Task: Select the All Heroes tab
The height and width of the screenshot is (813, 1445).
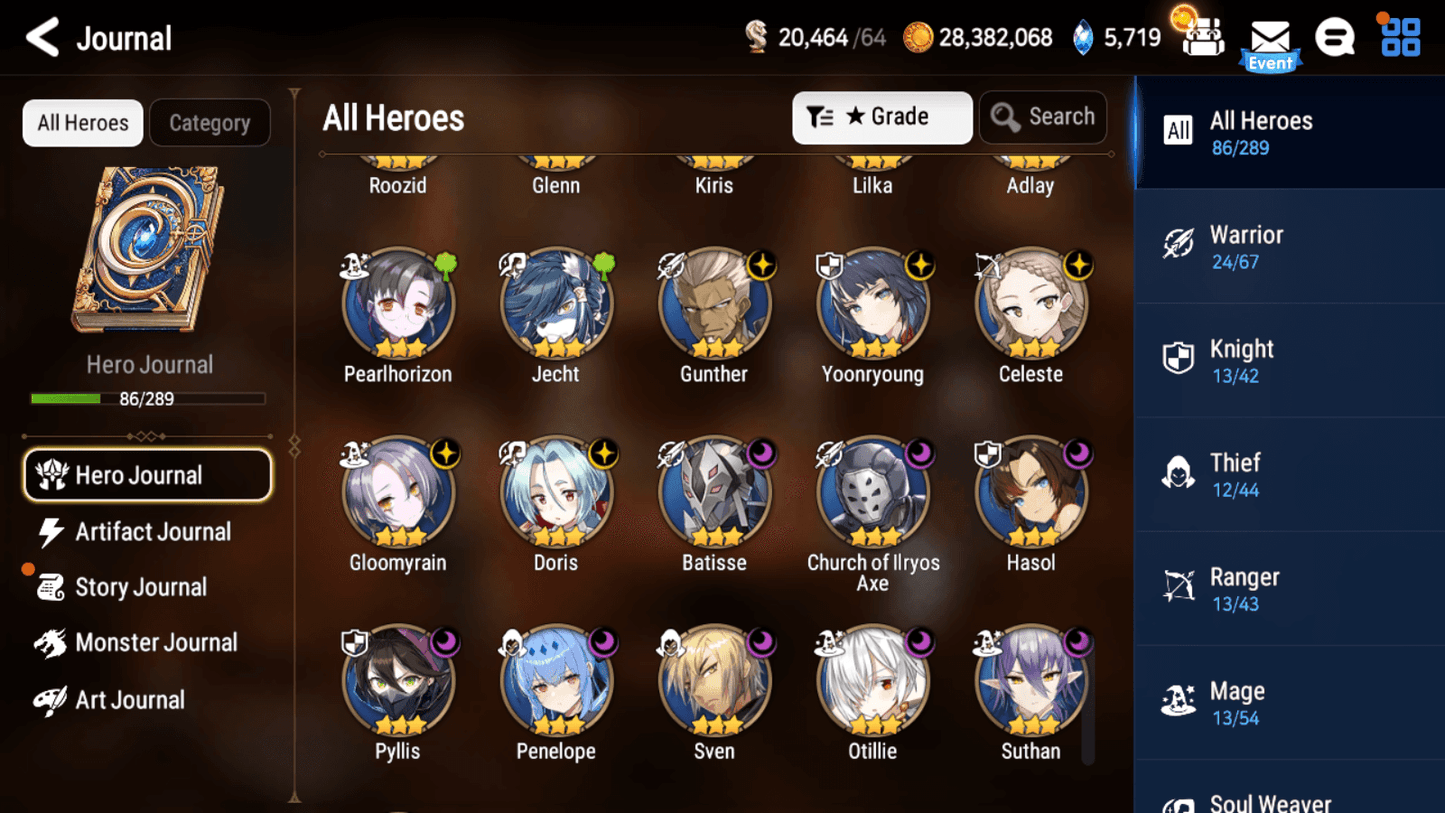Action: tap(82, 123)
